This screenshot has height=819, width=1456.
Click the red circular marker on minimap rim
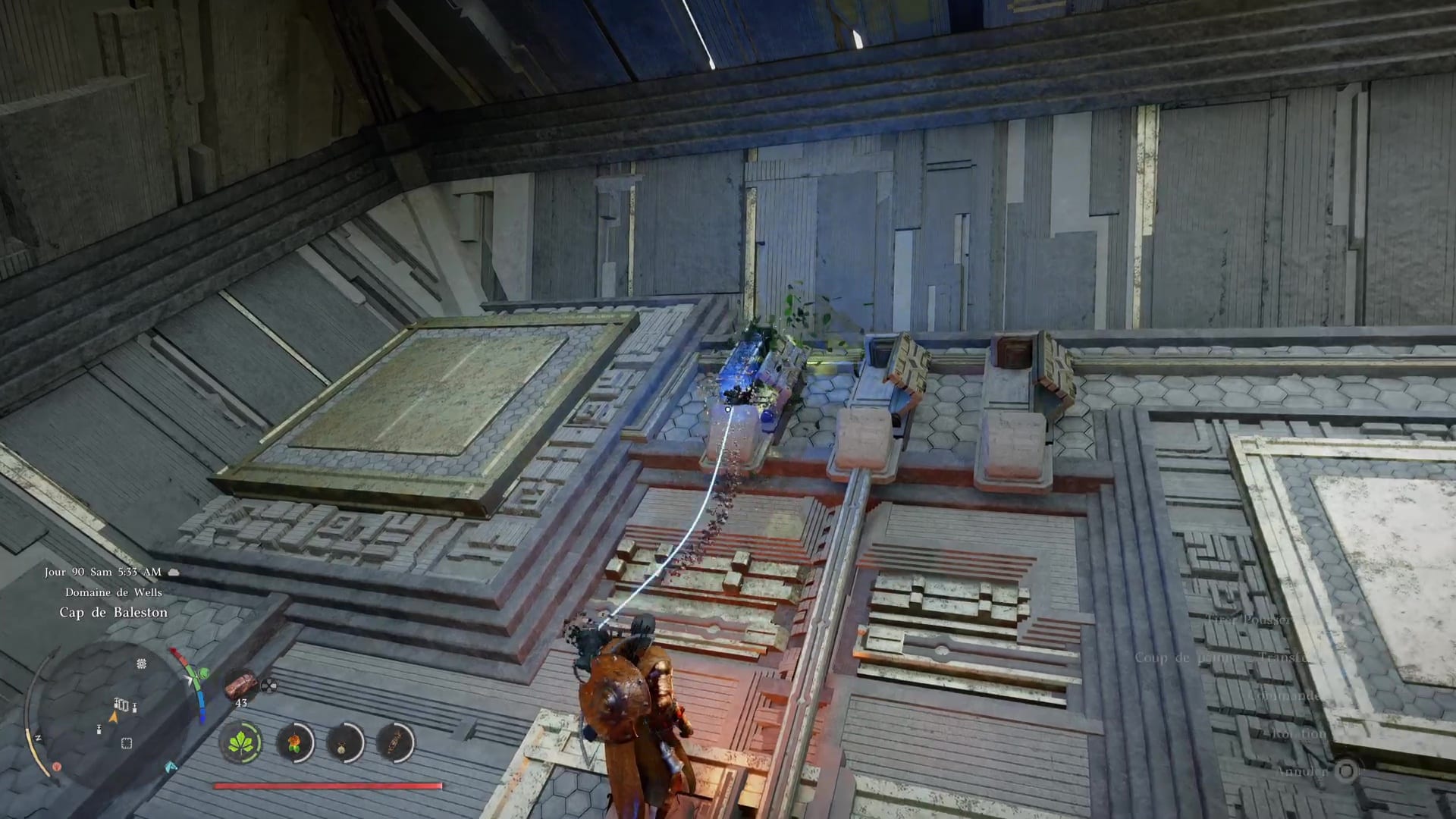click(x=57, y=767)
